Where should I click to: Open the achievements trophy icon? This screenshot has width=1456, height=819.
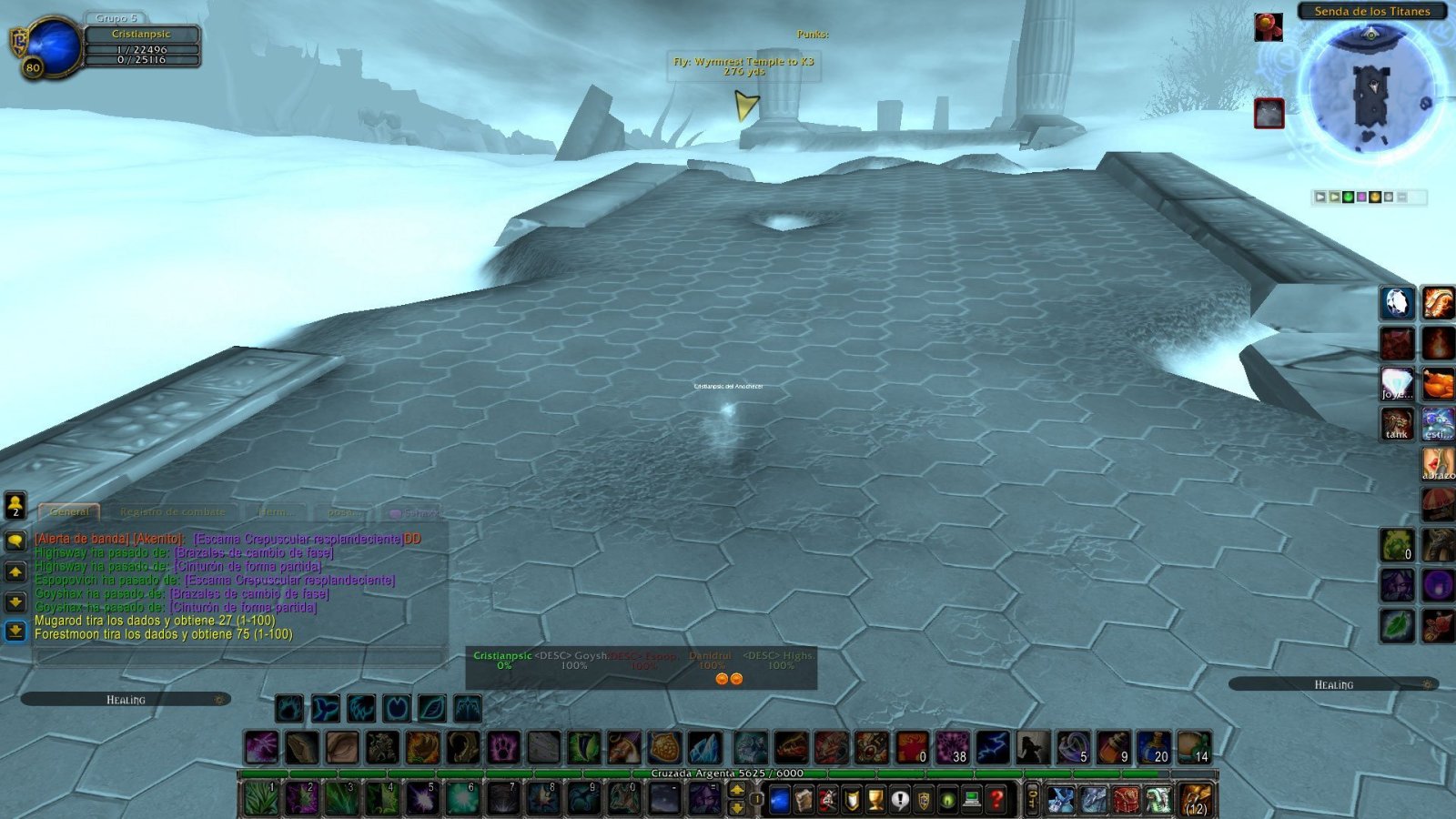coord(875,800)
